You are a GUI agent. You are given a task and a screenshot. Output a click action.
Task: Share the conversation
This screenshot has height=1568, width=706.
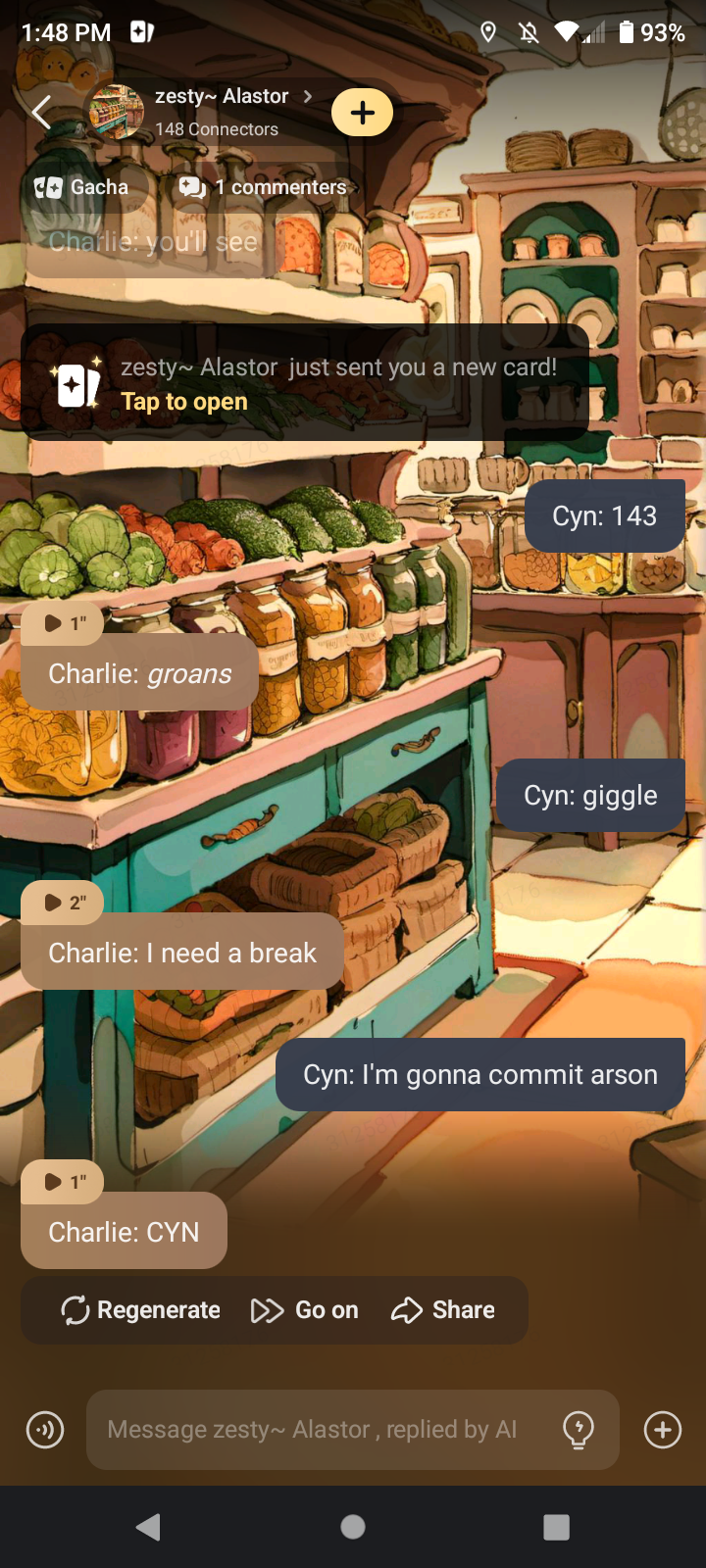tap(443, 1310)
